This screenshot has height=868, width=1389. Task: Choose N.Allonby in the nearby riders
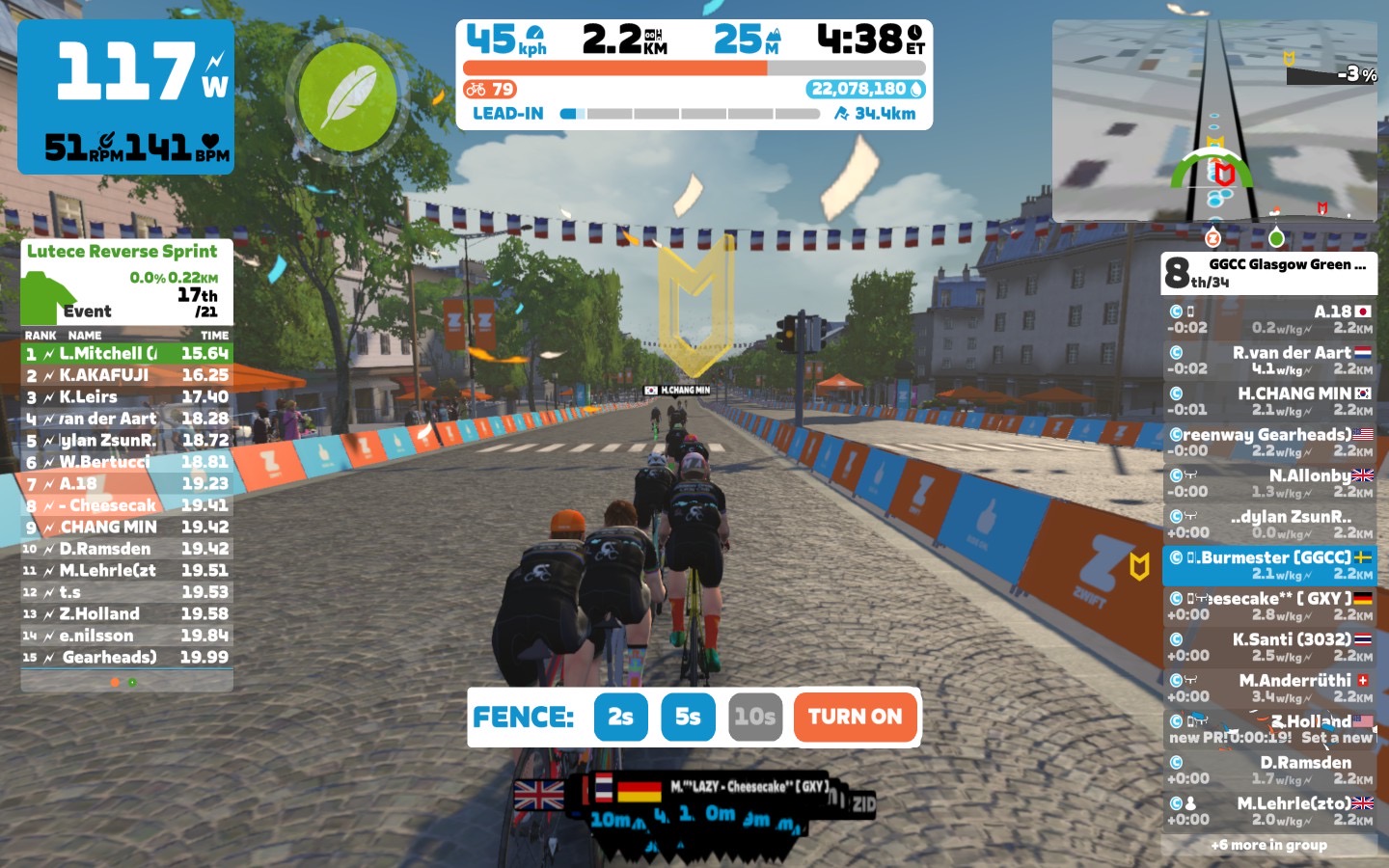point(1269,482)
